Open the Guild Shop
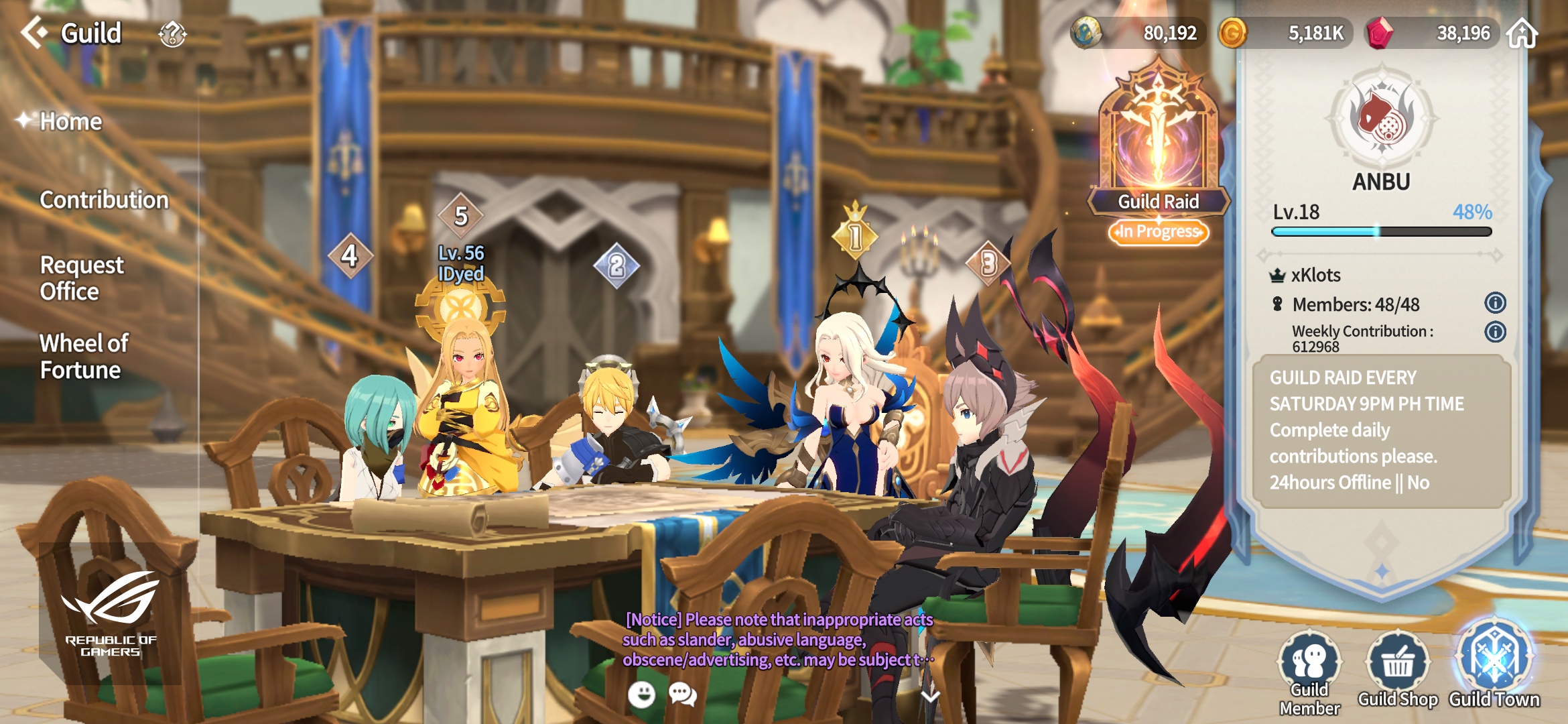The height and width of the screenshot is (724, 1568). [1398, 670]
